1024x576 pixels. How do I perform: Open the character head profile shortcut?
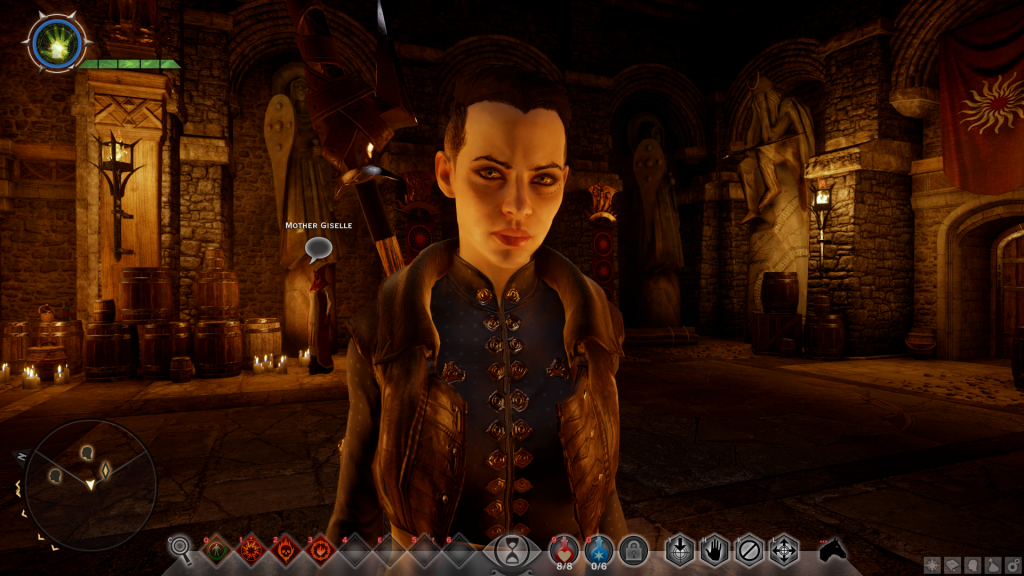[x=971, y=565]
